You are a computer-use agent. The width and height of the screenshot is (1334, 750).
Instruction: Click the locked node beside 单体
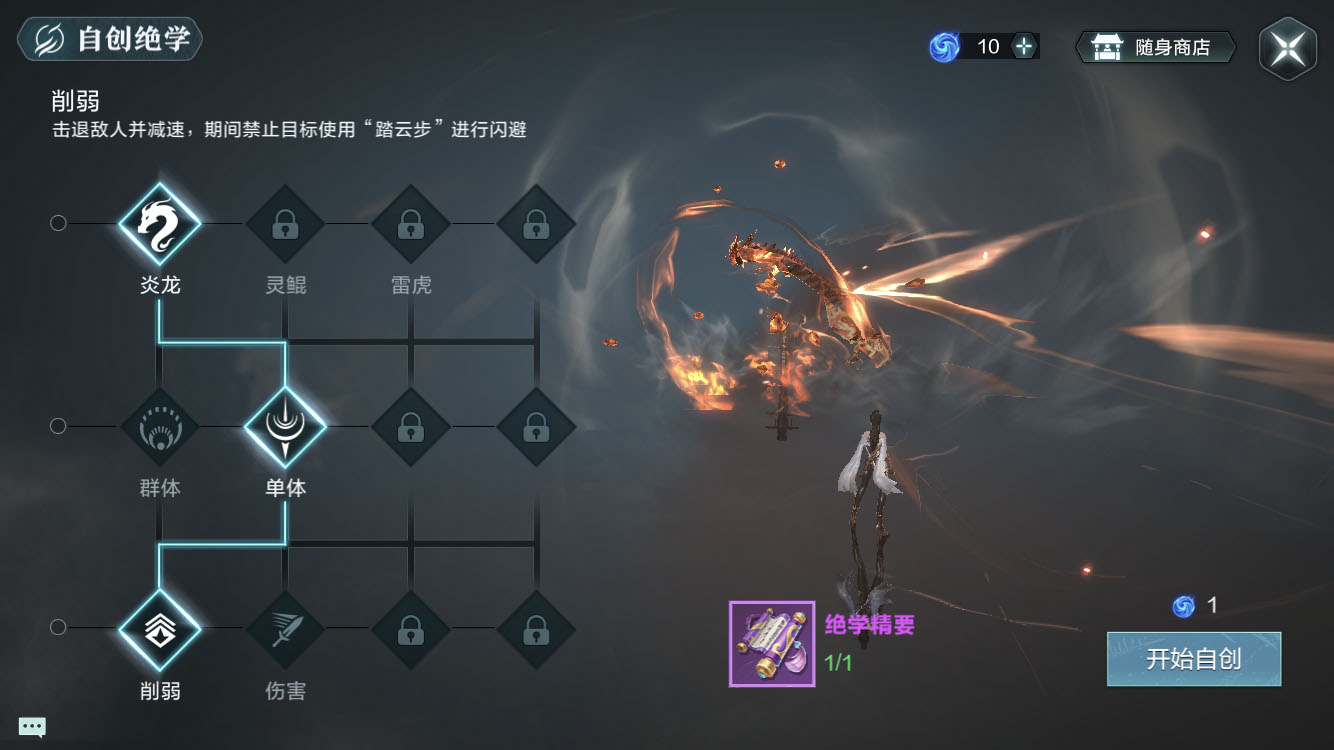point(411,427)
